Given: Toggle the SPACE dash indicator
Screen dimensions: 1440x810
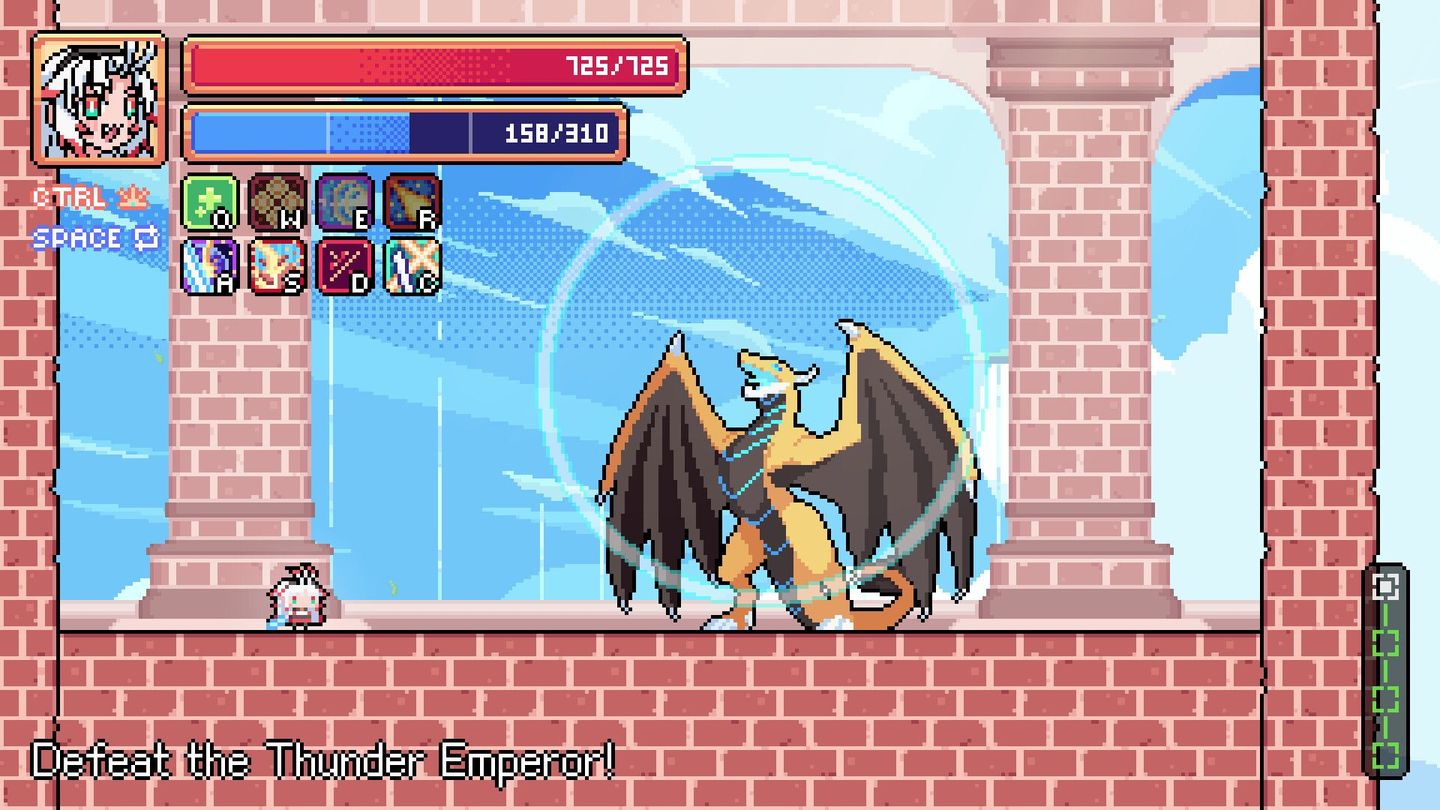Looking at the screenshot, I should 75,238.
